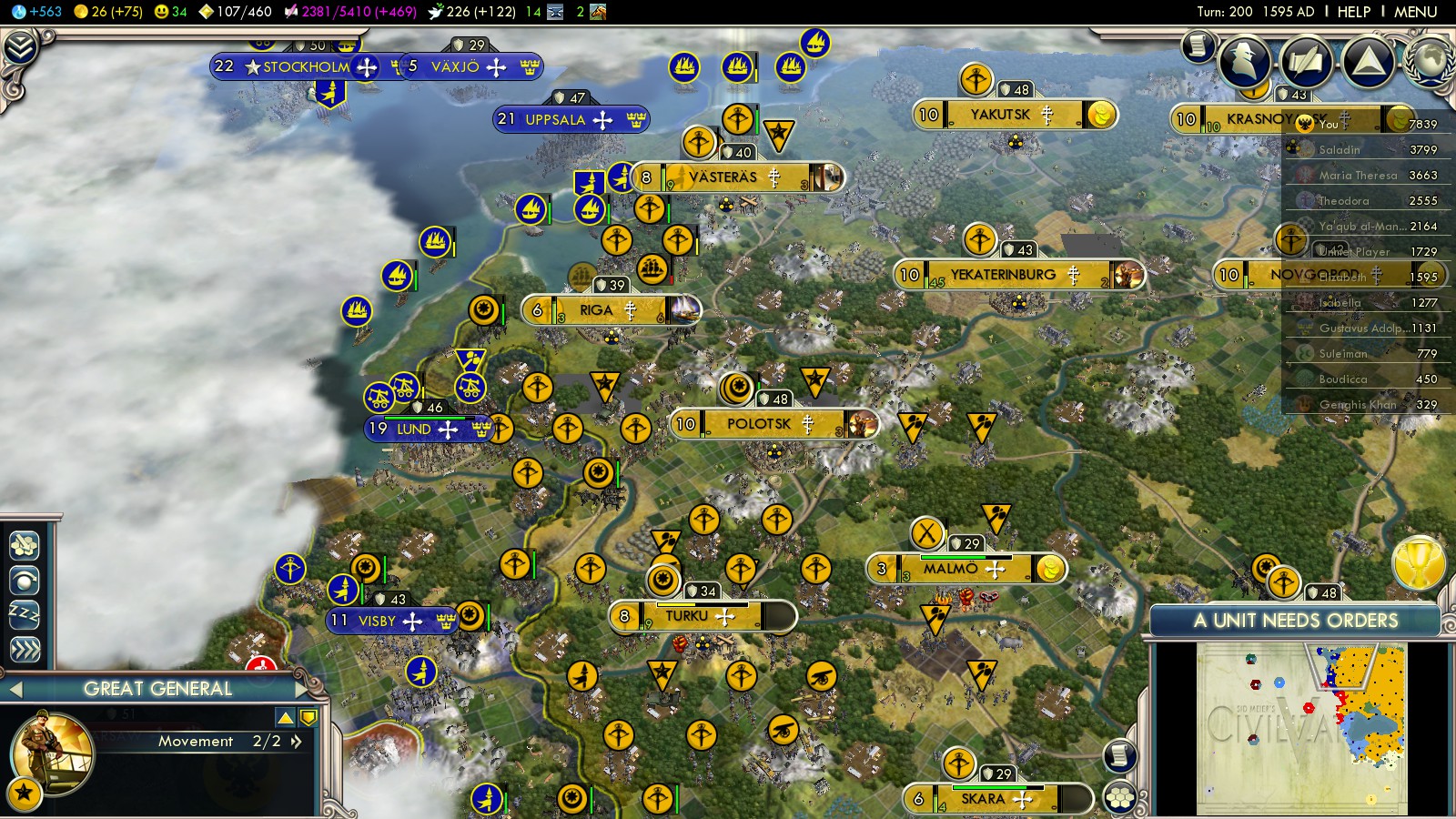
Task: Click the golden trophy notification
Action: 1419,563
